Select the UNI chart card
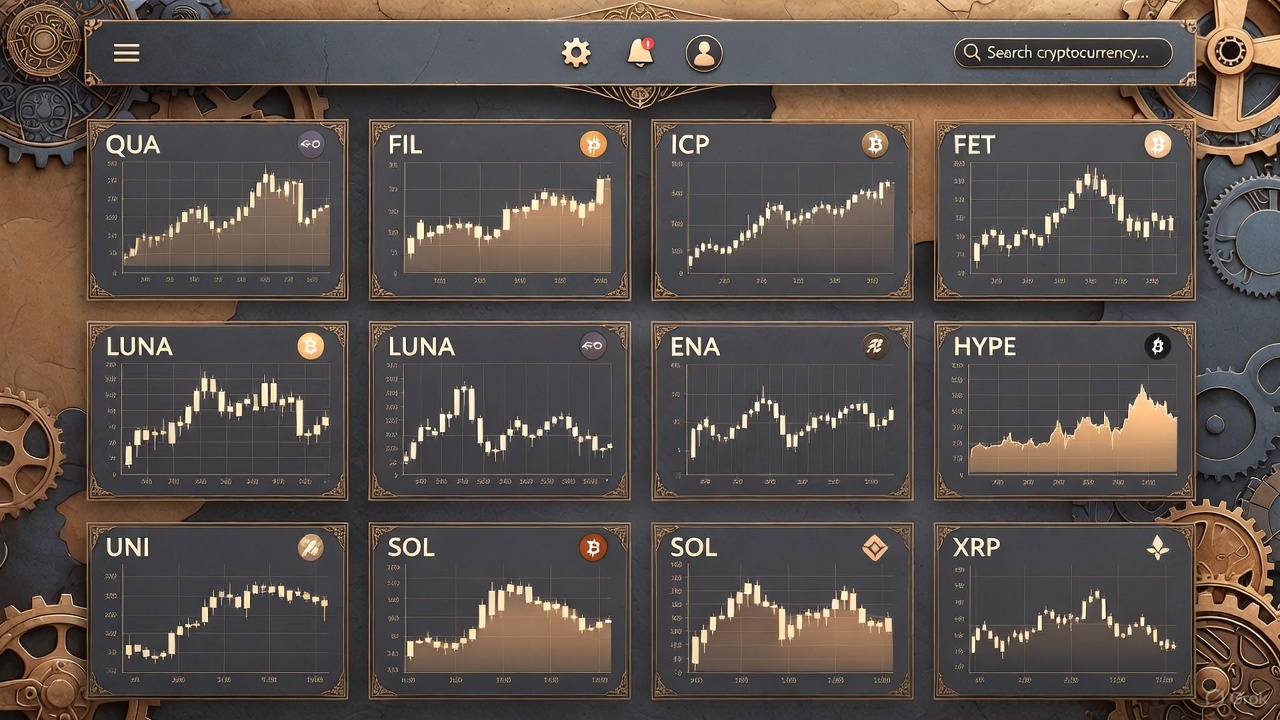The image size is (1280, 720). pos(218,611)
